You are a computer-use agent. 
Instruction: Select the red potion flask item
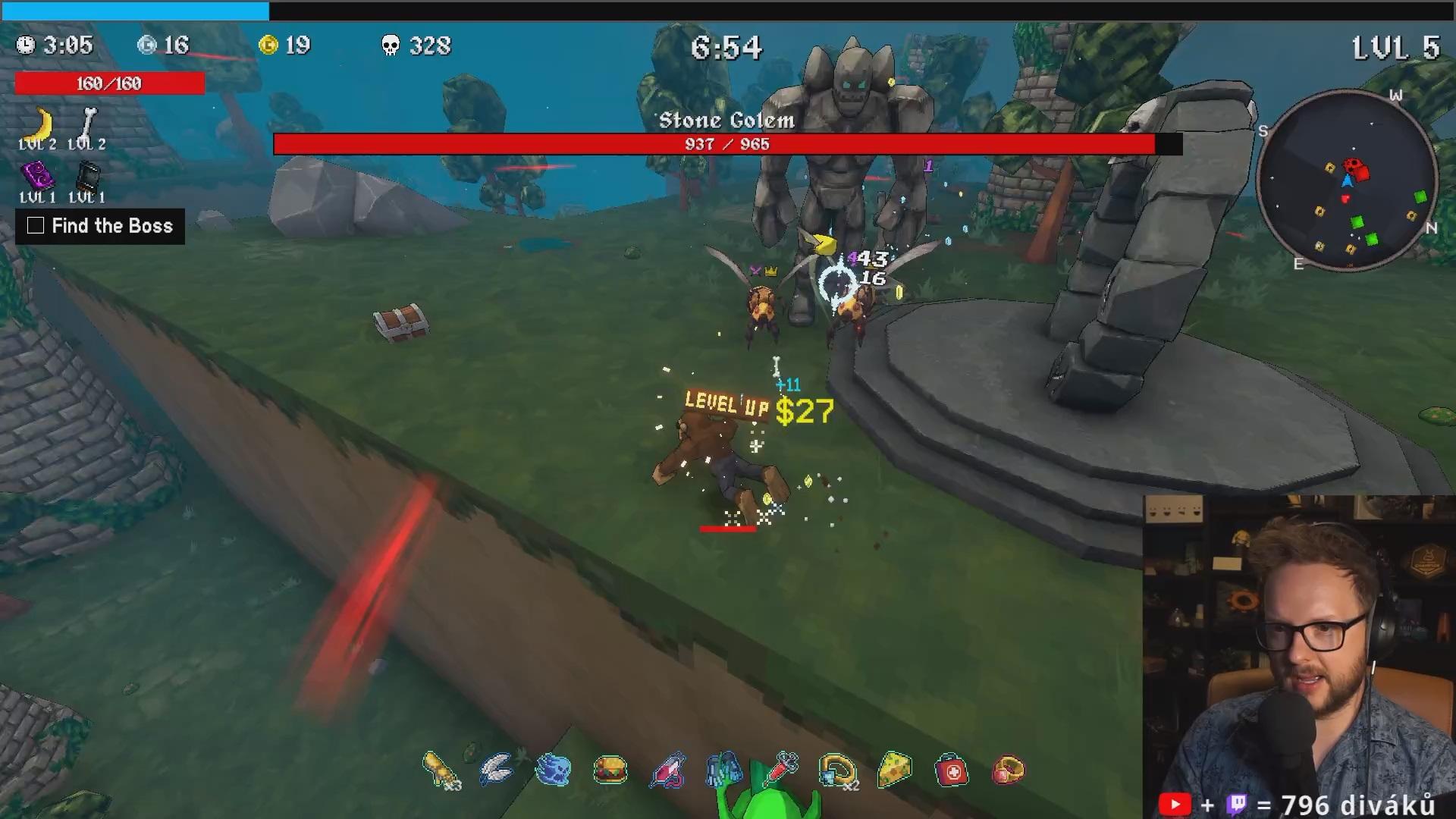(667, 770)
